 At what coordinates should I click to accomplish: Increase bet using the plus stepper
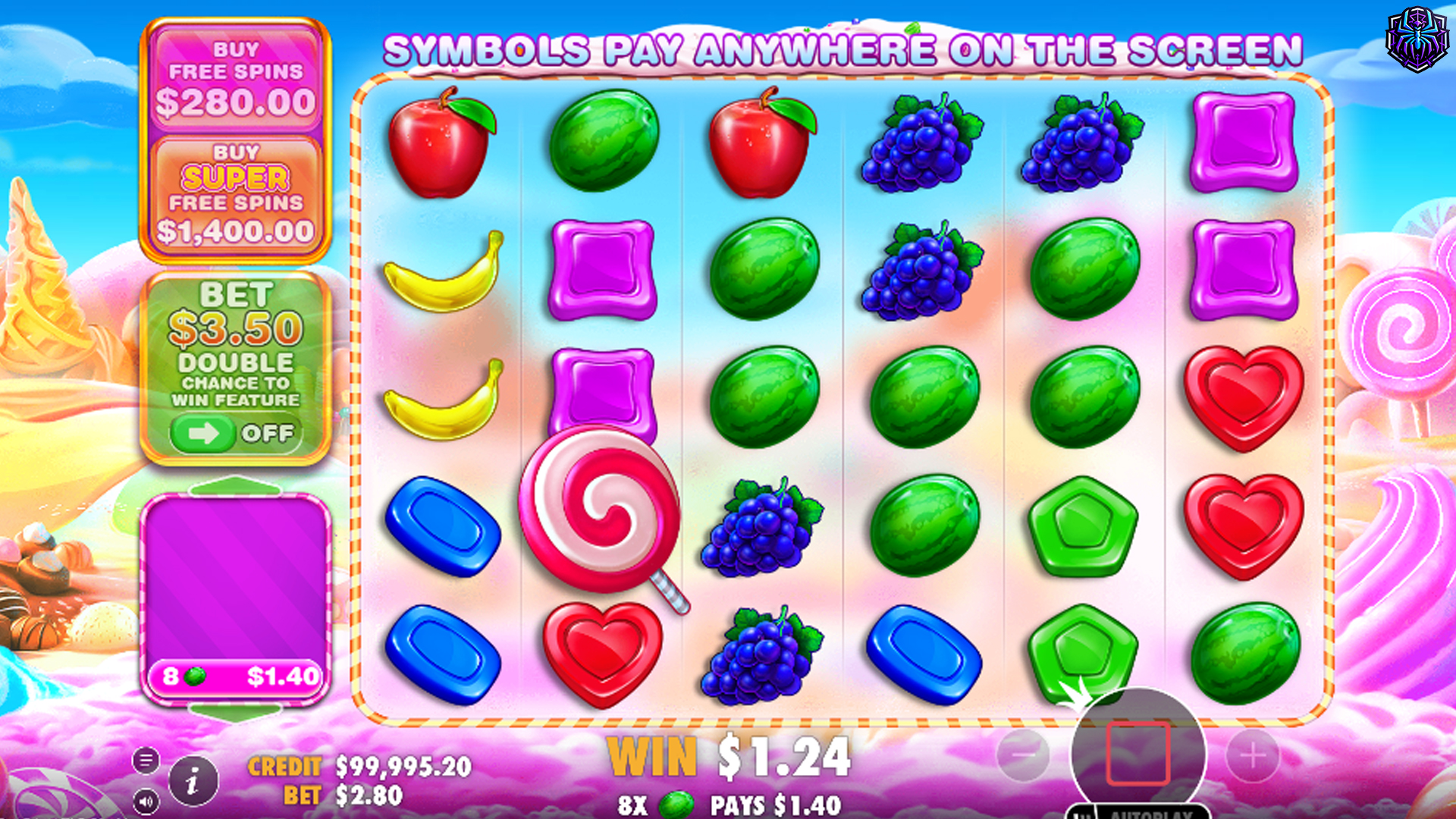pos(1254,755)
